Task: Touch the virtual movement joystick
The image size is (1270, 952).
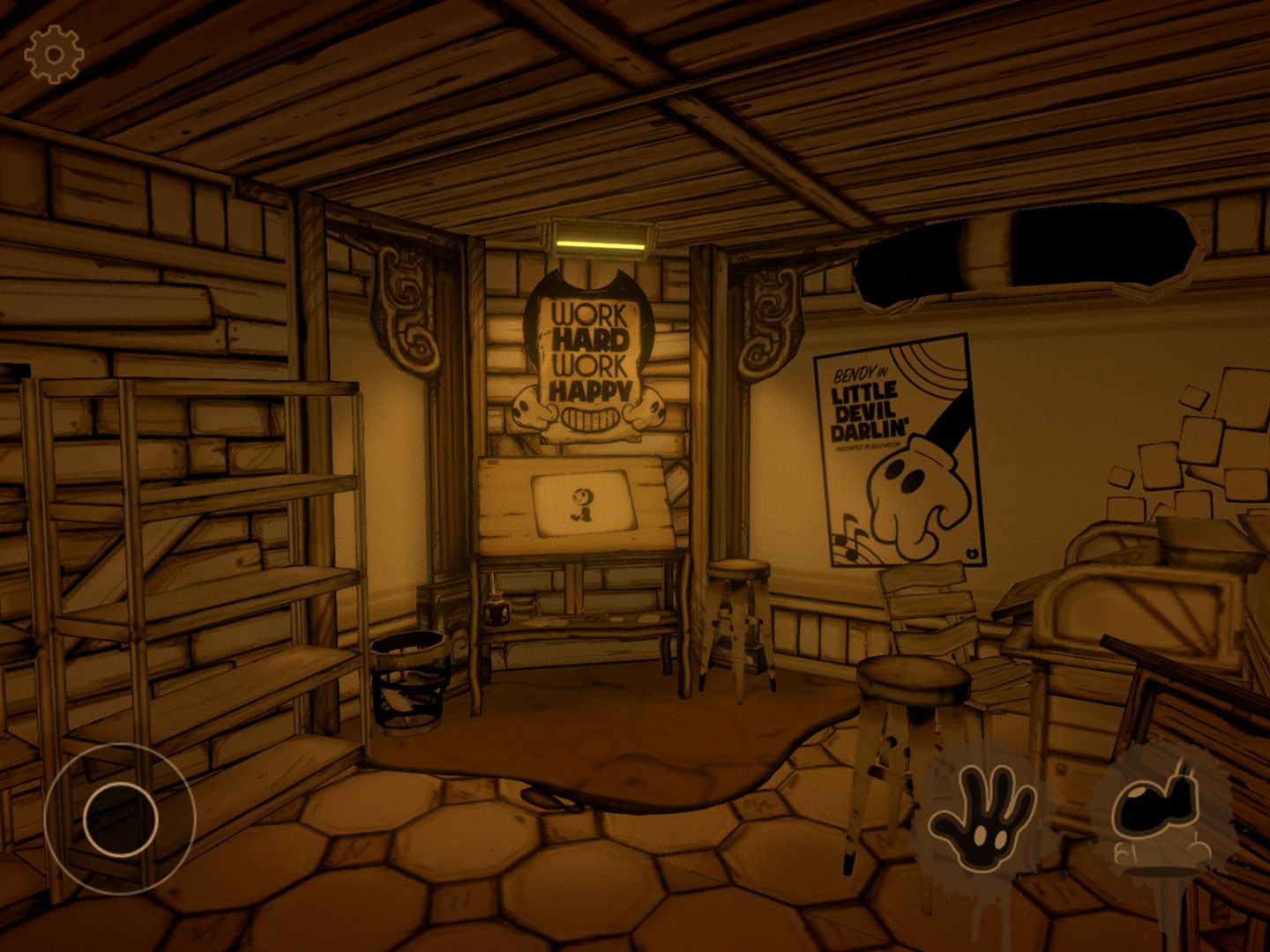Action: (x=121, y=820)
